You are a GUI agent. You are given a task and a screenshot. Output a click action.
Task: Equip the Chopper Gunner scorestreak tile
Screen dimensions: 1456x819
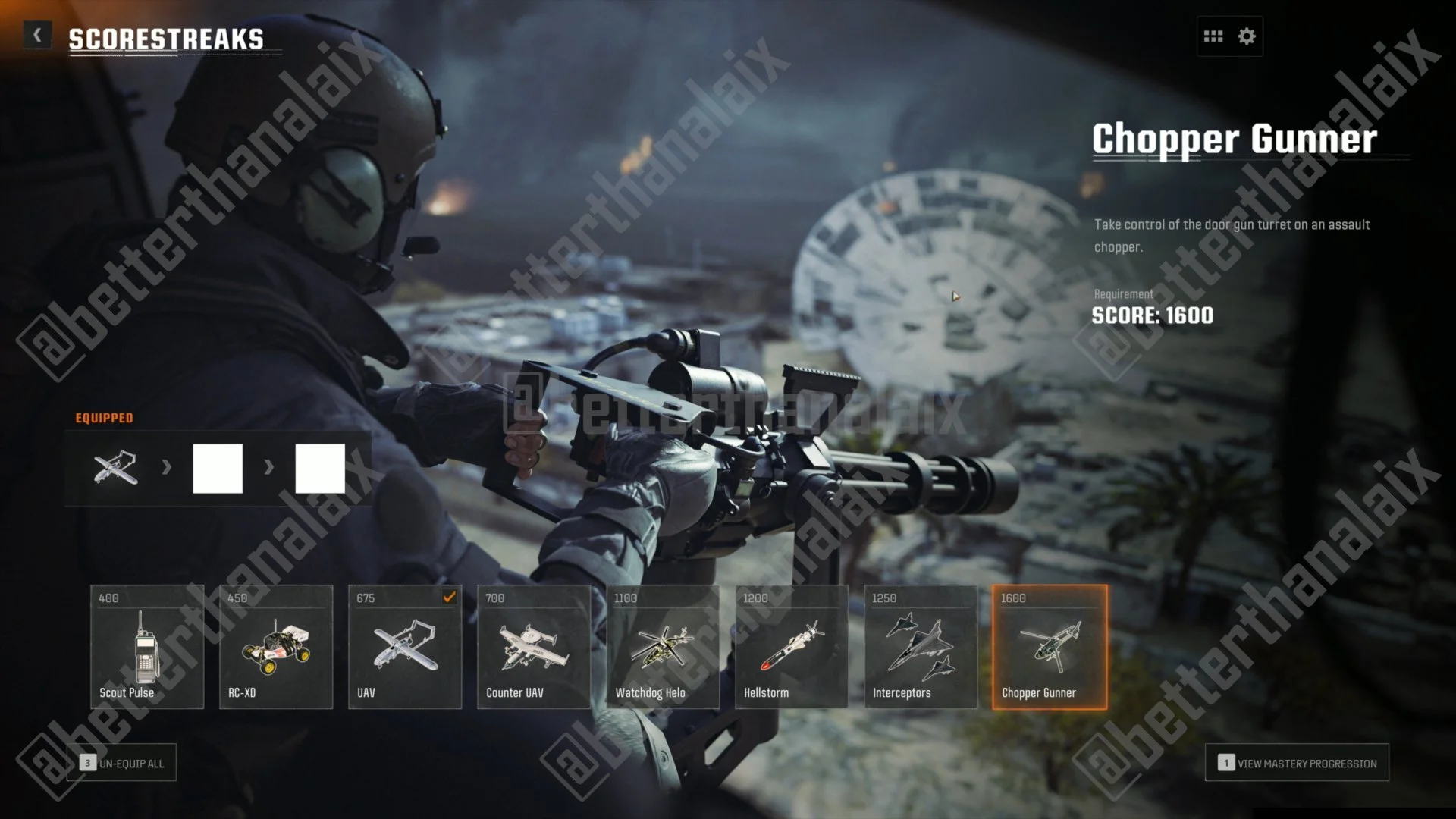(1050, 647)
